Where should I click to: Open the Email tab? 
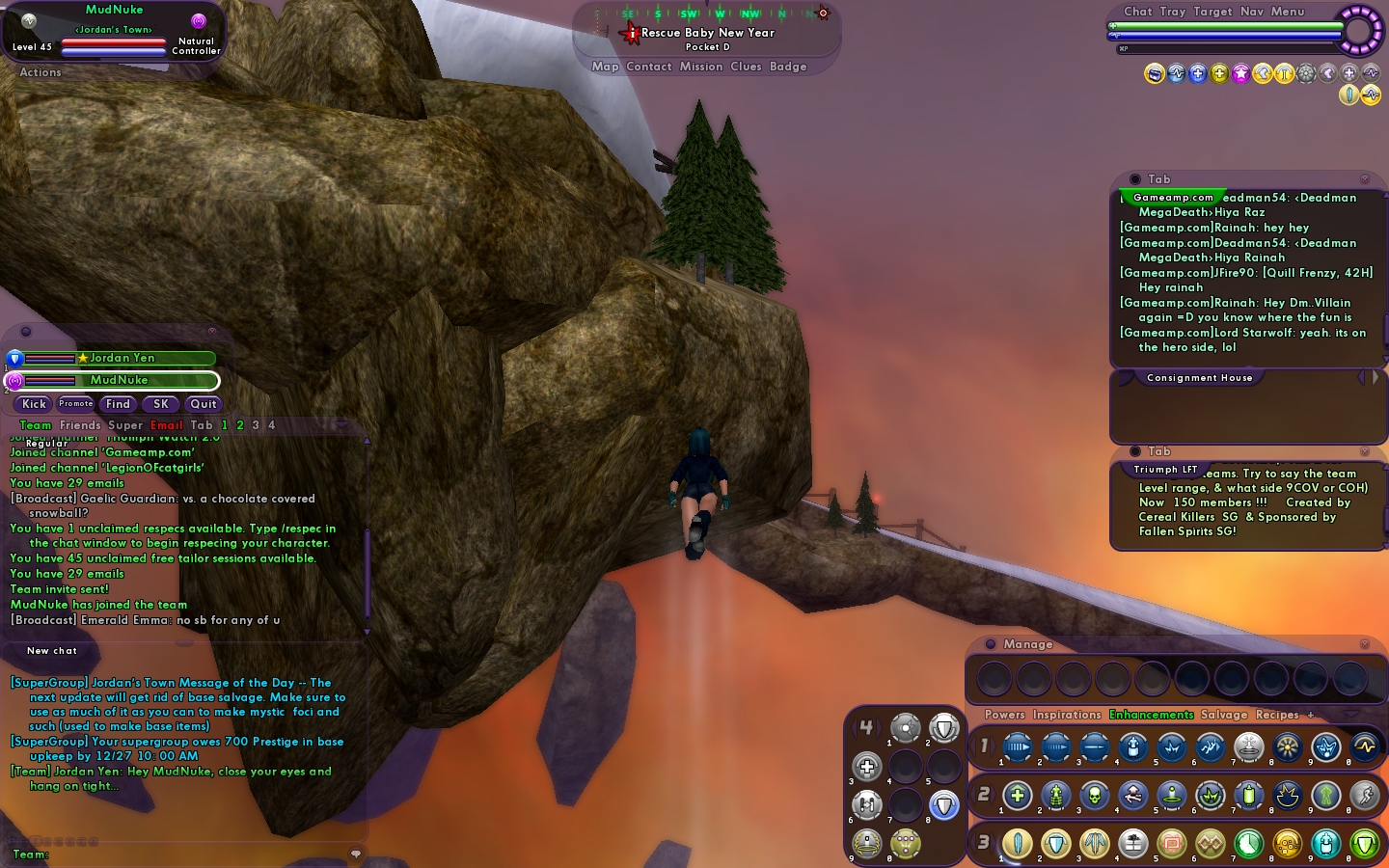166,425
